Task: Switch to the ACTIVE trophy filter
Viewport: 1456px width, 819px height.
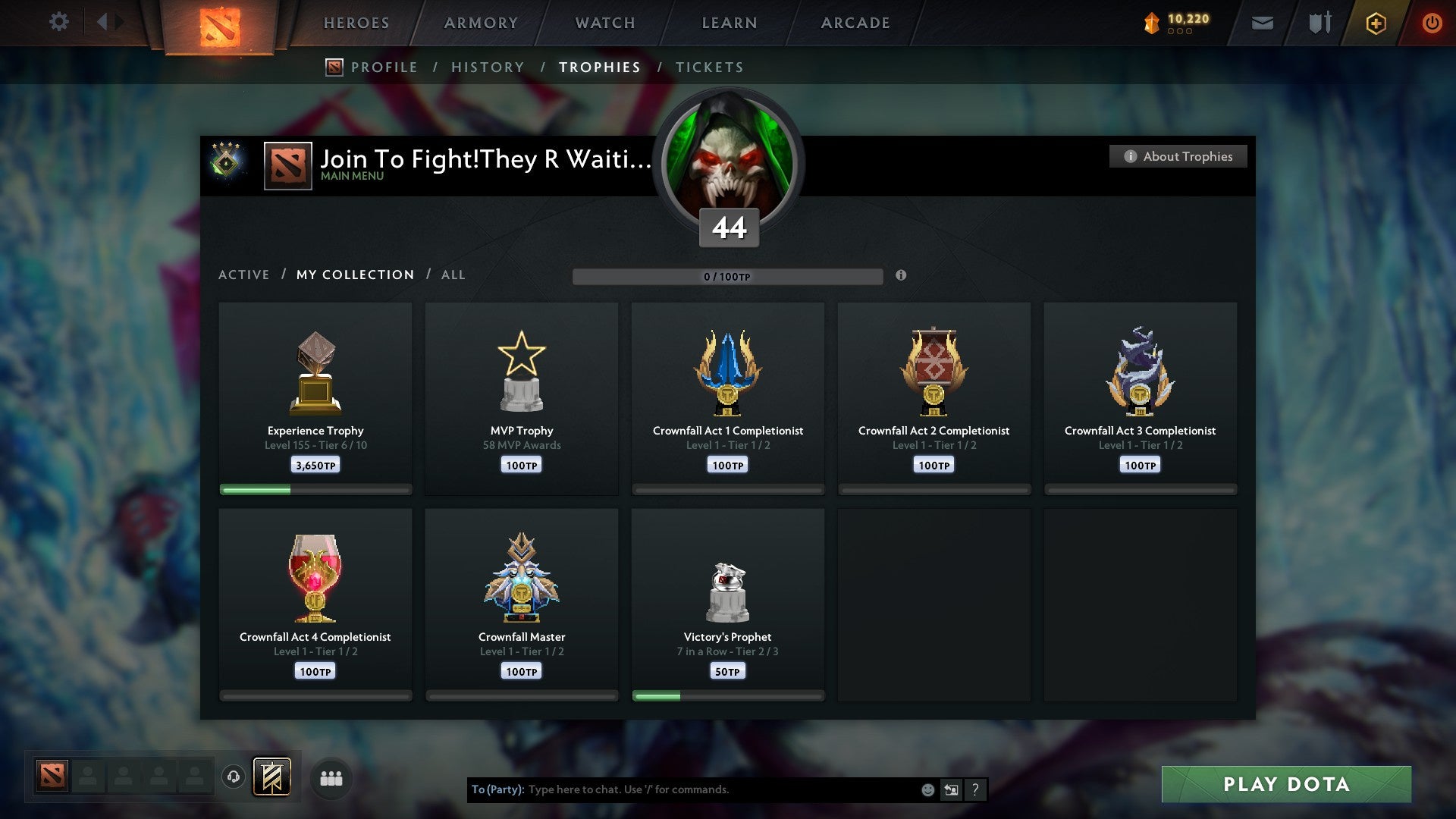Action: [x=244, y=275]
